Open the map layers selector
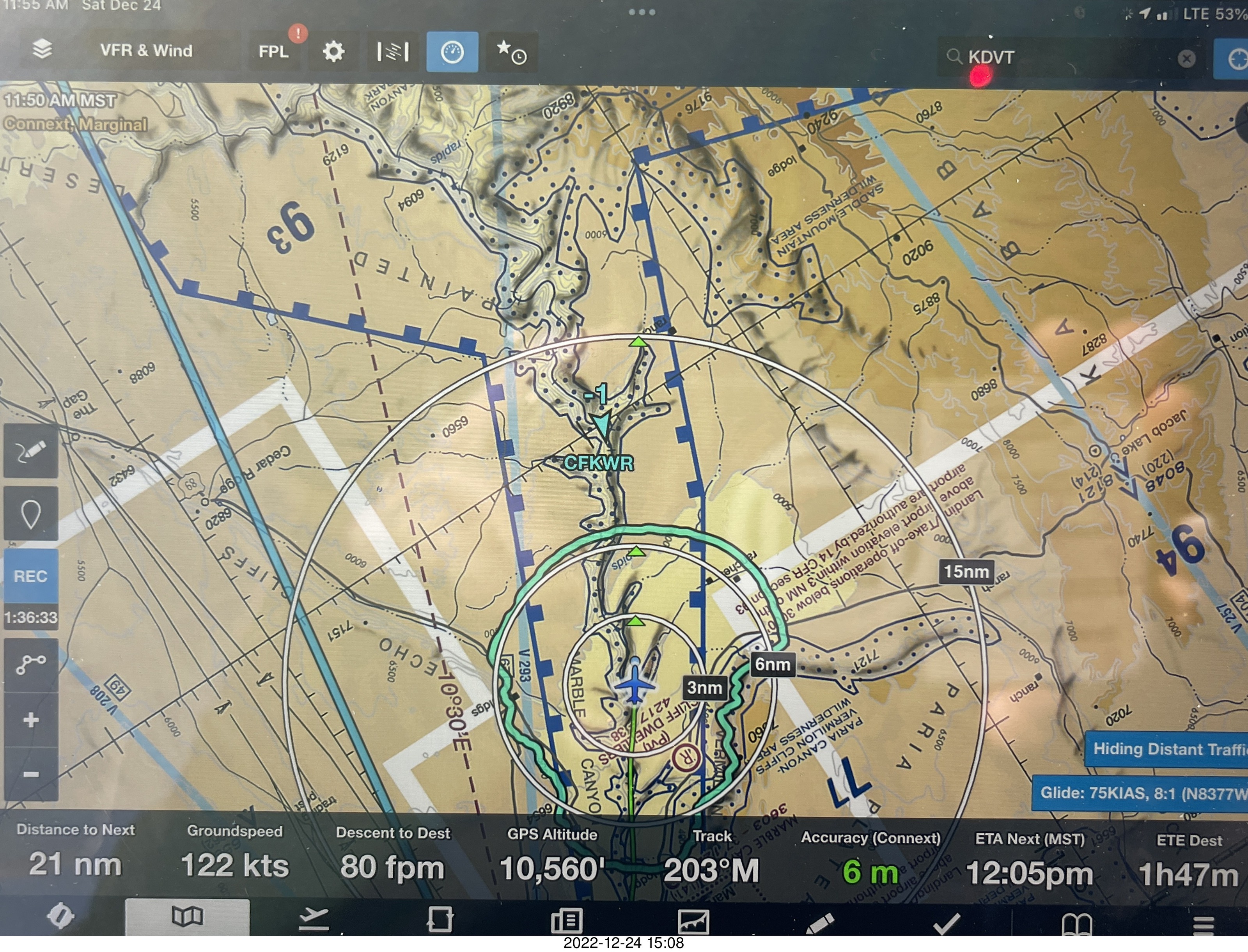This screenshot has height=952, width=1248. click(42, 50)
